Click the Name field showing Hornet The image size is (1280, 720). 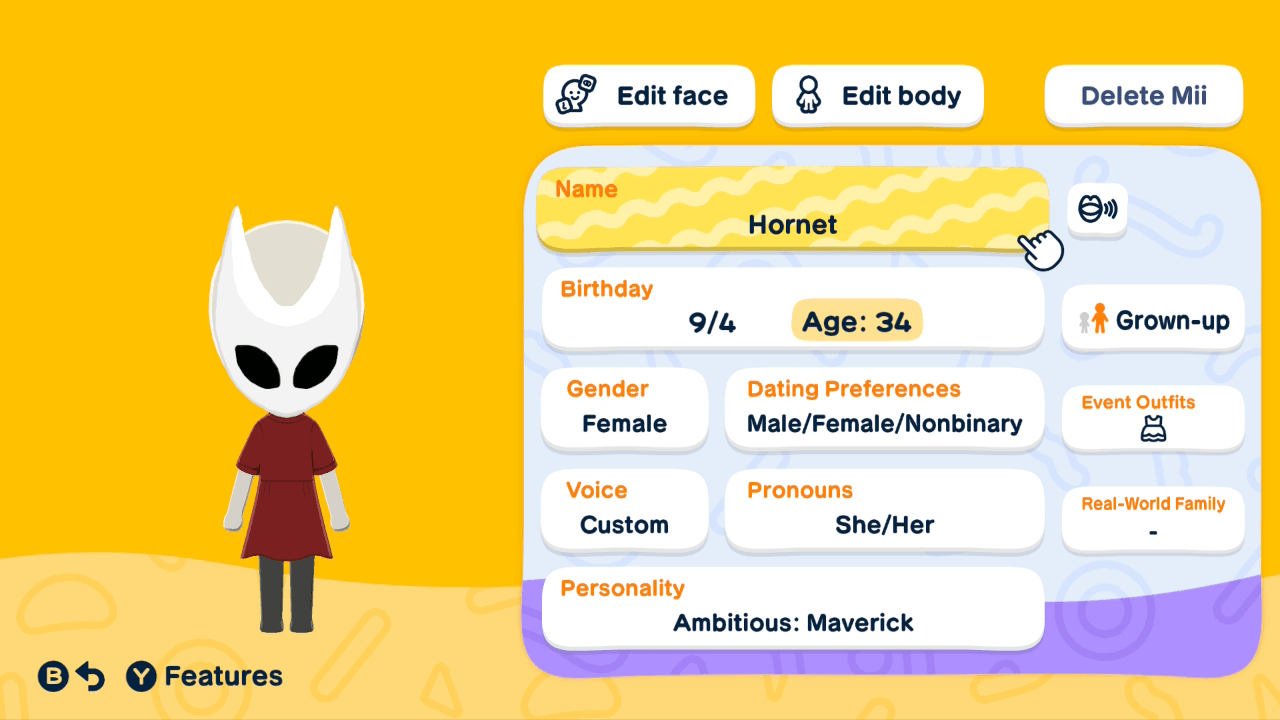[x=792, y=210]
